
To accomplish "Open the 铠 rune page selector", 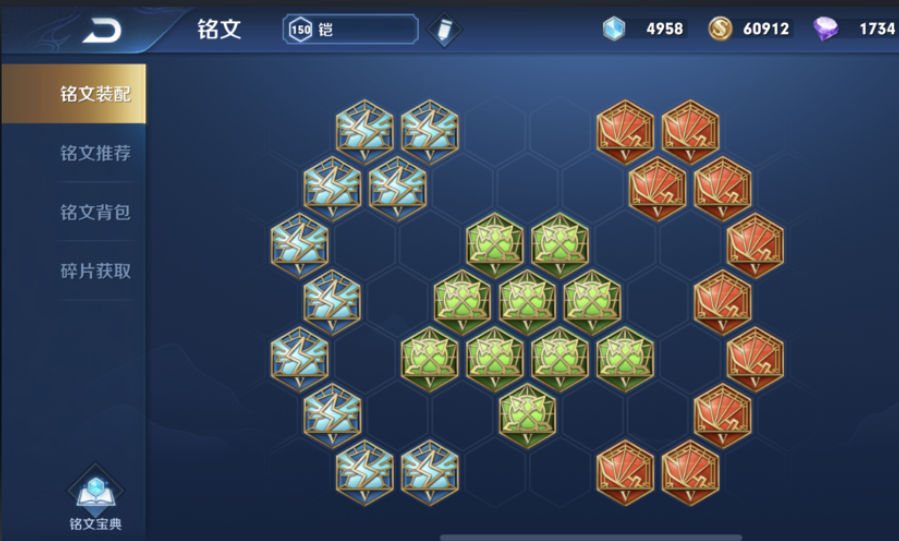I will [351, 29].
